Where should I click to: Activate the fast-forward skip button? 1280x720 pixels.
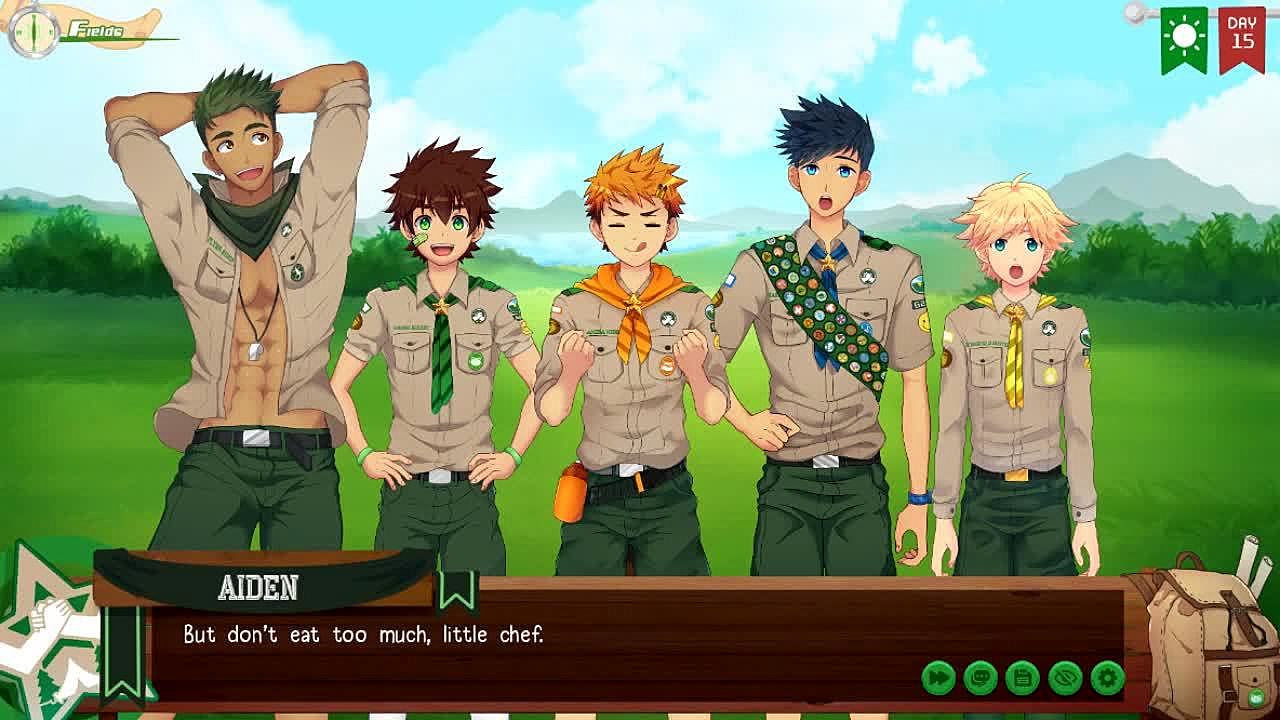pos(938,678)
